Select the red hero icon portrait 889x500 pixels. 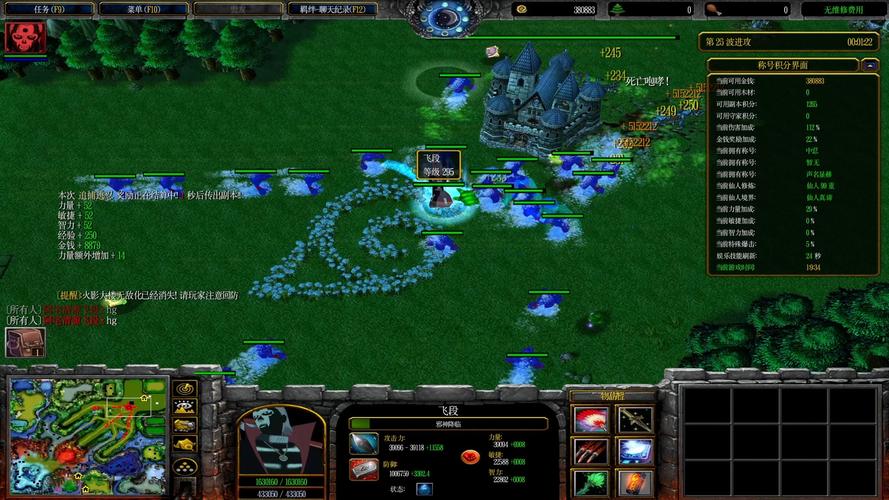20,38
